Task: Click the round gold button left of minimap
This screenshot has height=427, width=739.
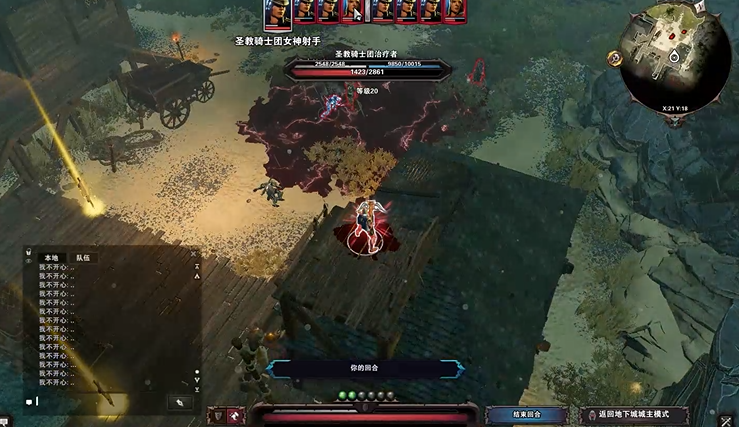Action: pyautogui.click(x=615, y=58)
